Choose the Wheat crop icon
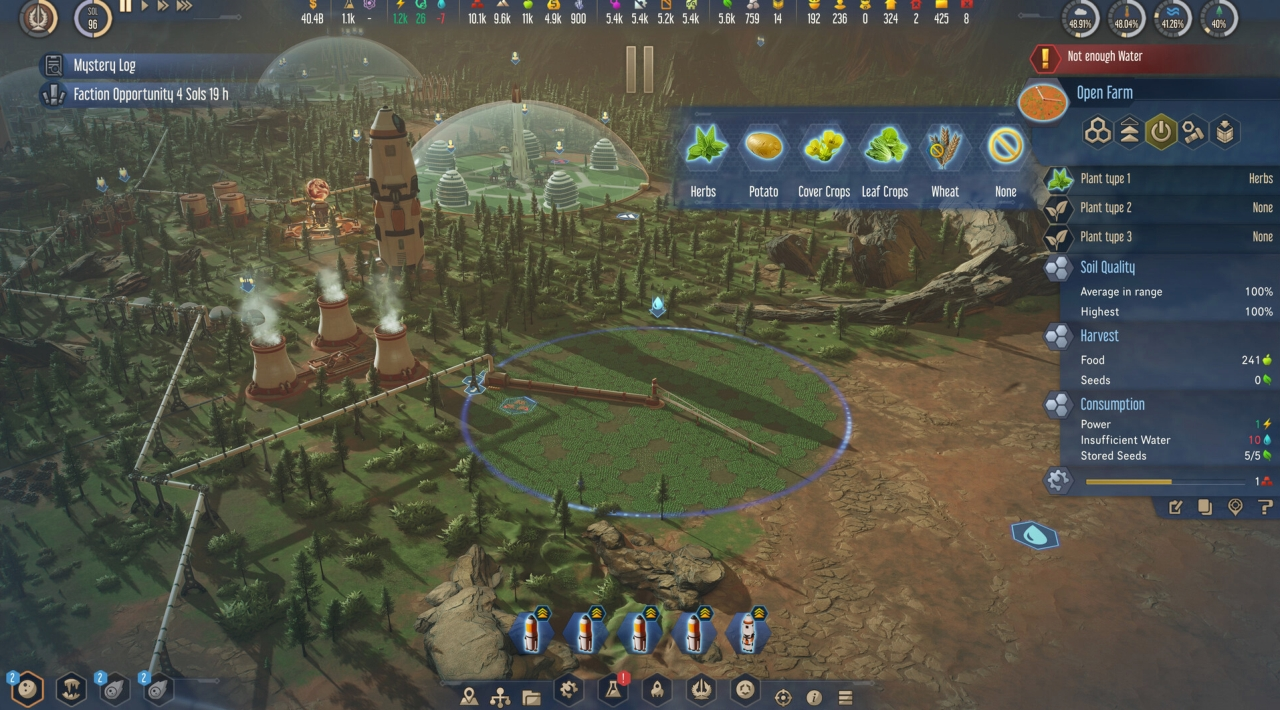The width and height of the screenshot is (1280, 710). pyautogui.click(x=945, y=148)
